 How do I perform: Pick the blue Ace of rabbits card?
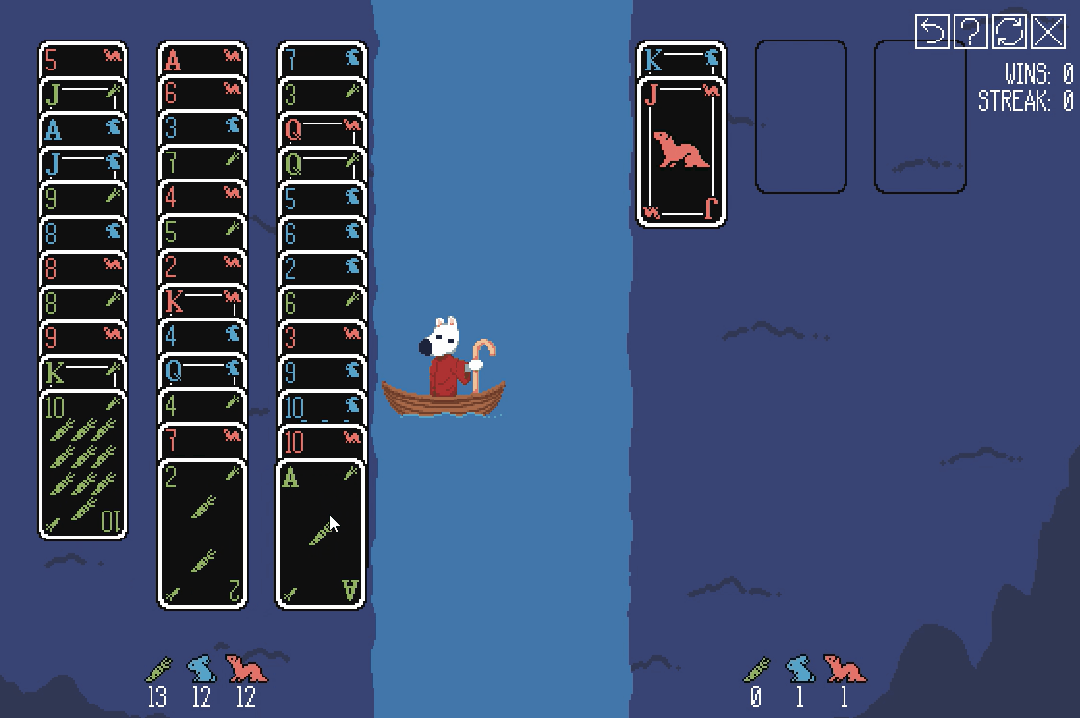click(83, 129)
